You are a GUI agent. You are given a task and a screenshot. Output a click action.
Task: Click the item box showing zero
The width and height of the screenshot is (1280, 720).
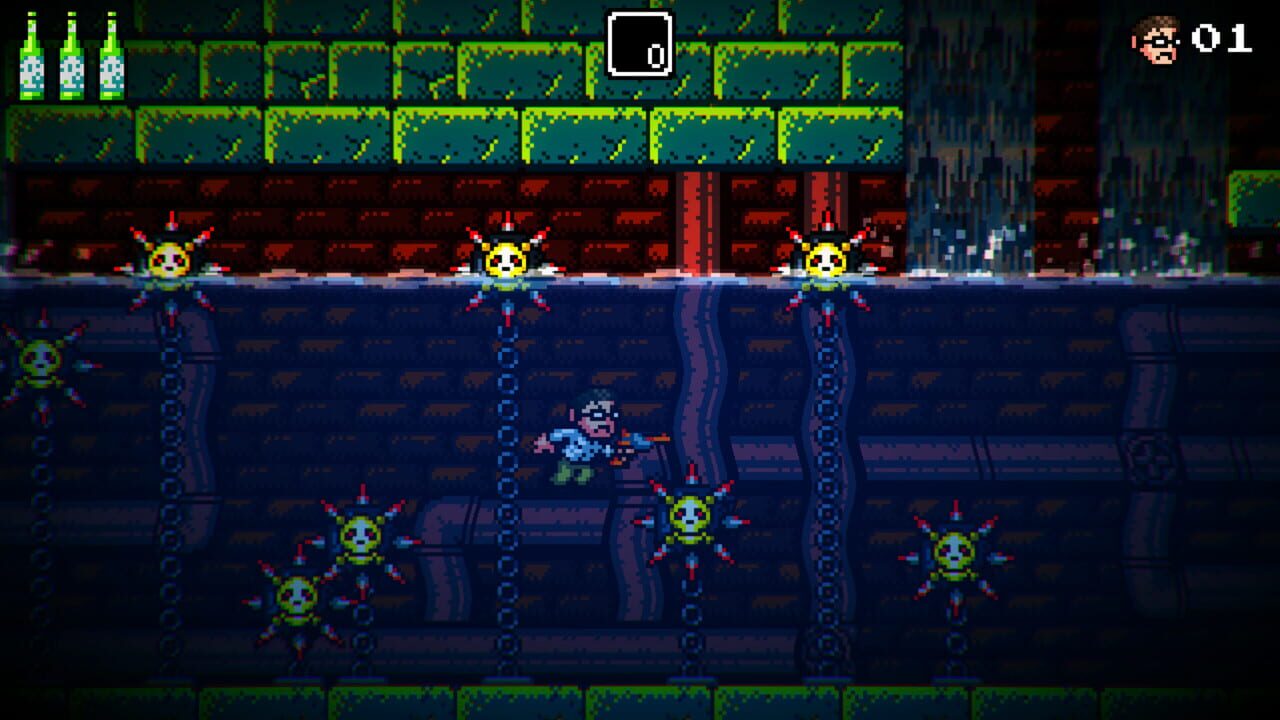[x=640, y=40]
